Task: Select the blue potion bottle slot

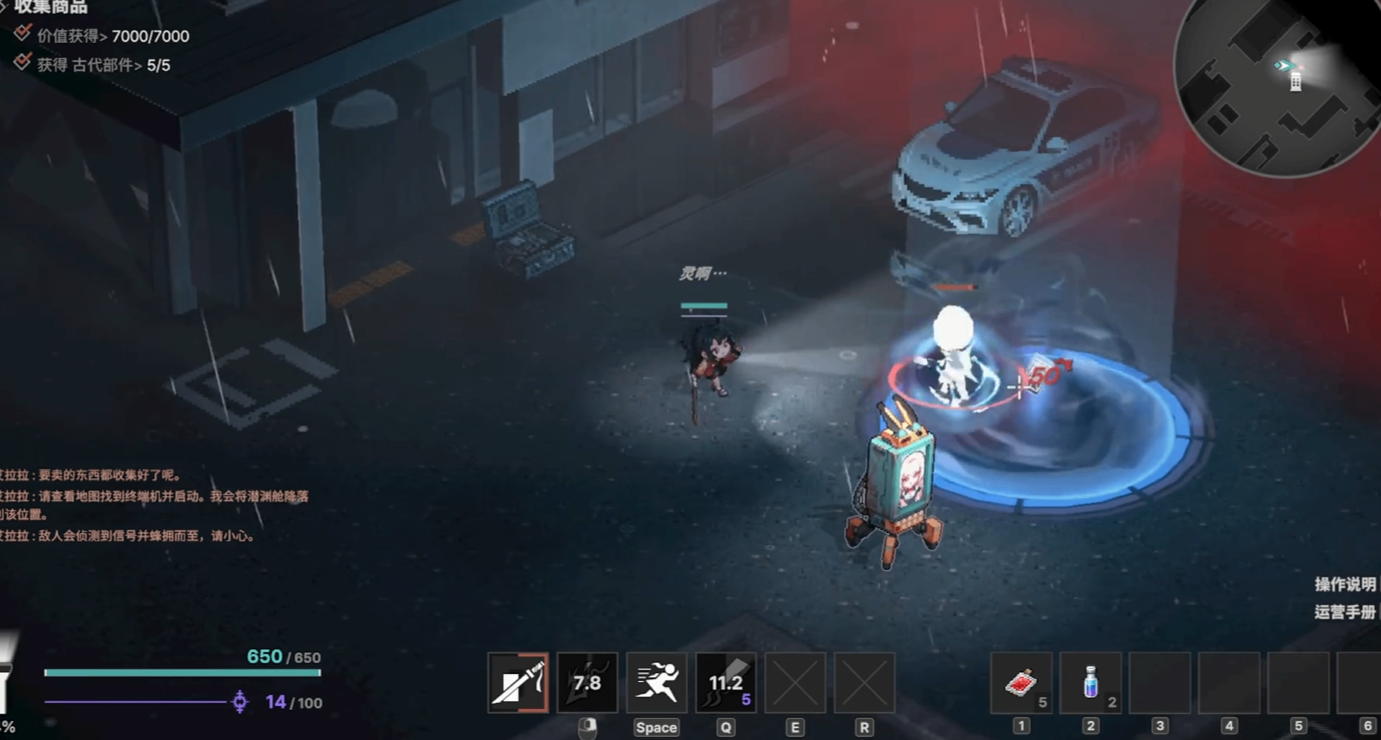Action: tap(1090, 683)
